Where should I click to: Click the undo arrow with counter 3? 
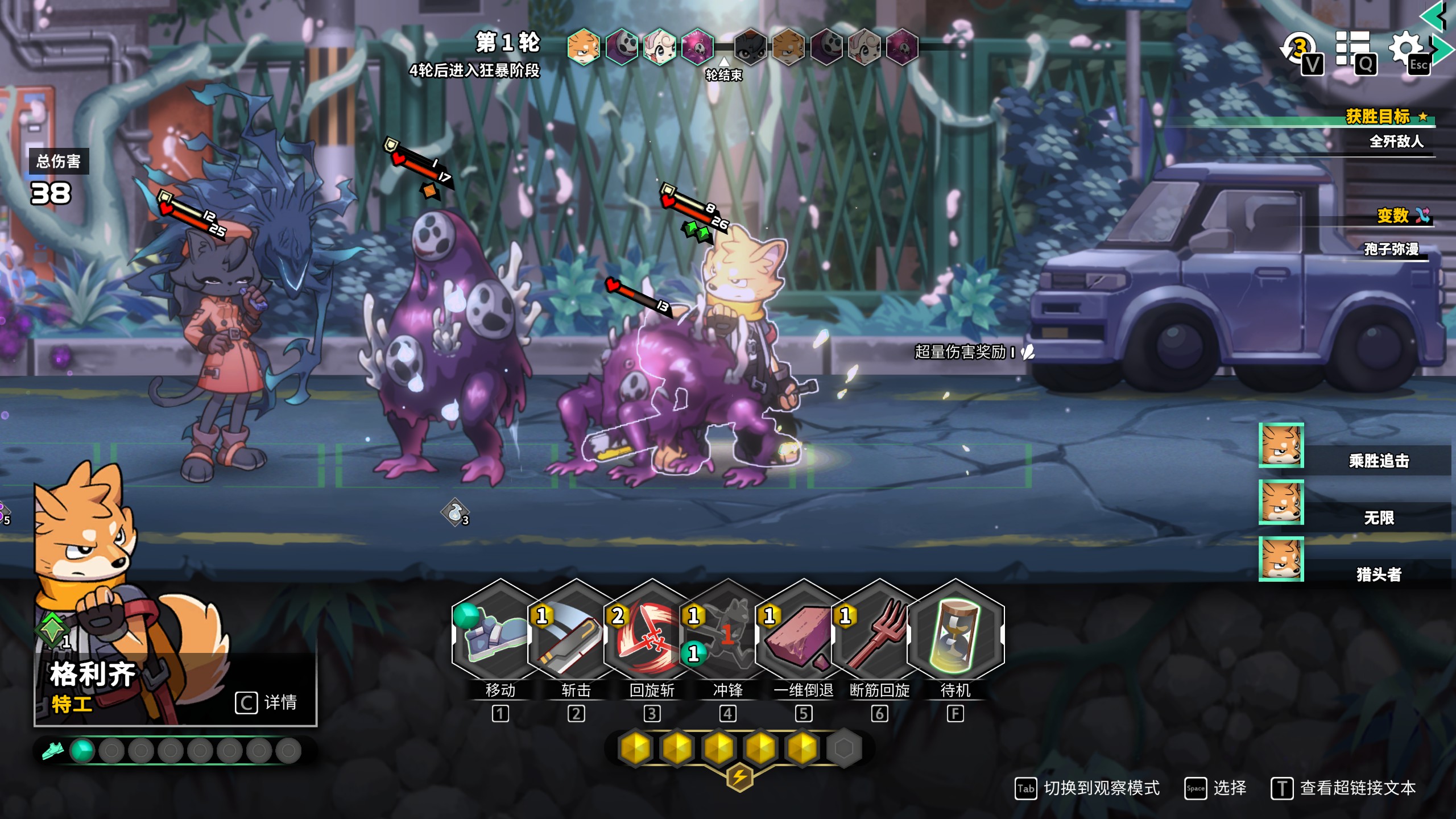(1300, 50)
